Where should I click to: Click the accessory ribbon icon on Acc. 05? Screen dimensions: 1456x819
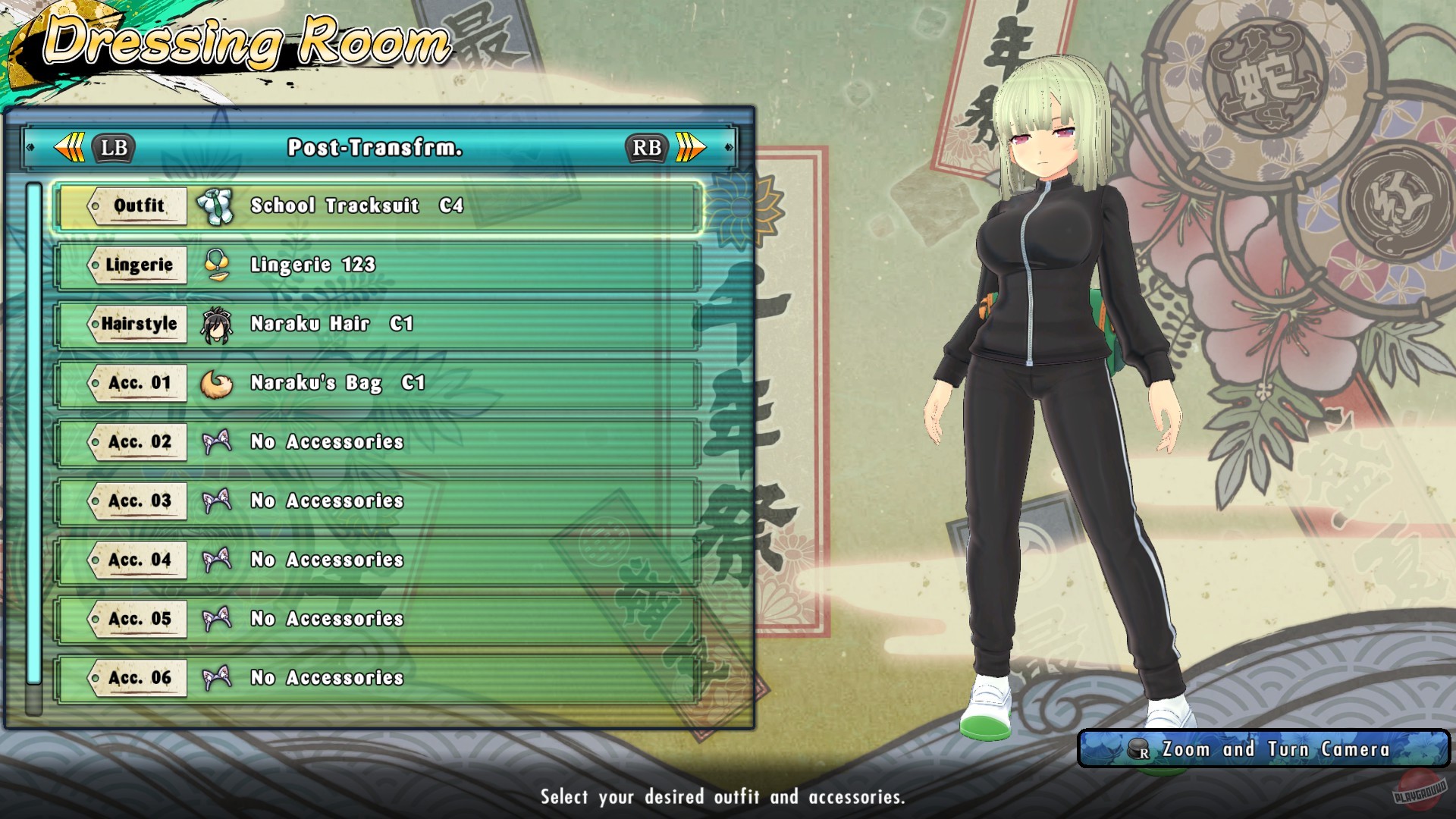click(x=218, y=619)
